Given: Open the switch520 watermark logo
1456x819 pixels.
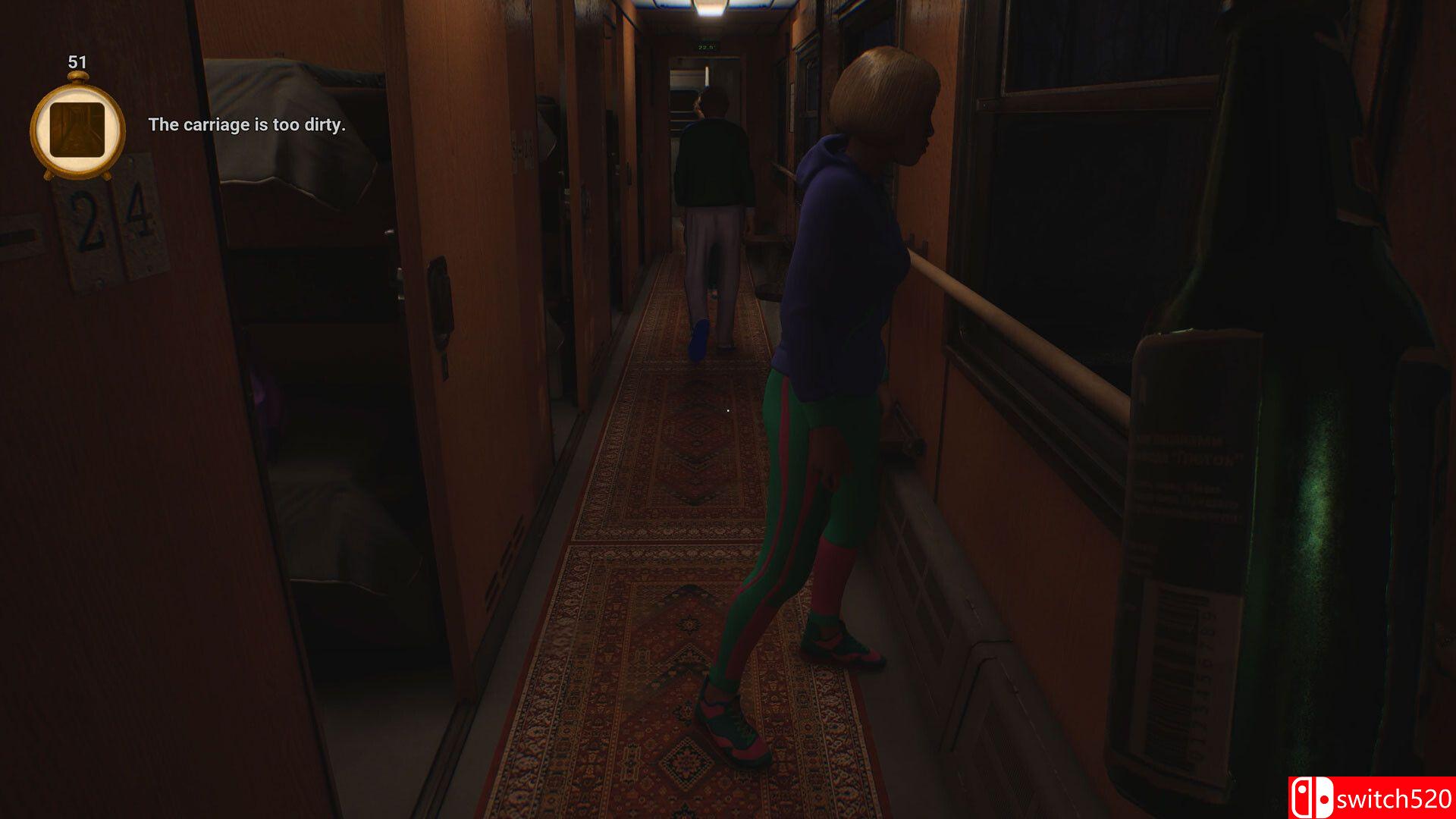Looking at the screenshot, I should (1371, 798).
